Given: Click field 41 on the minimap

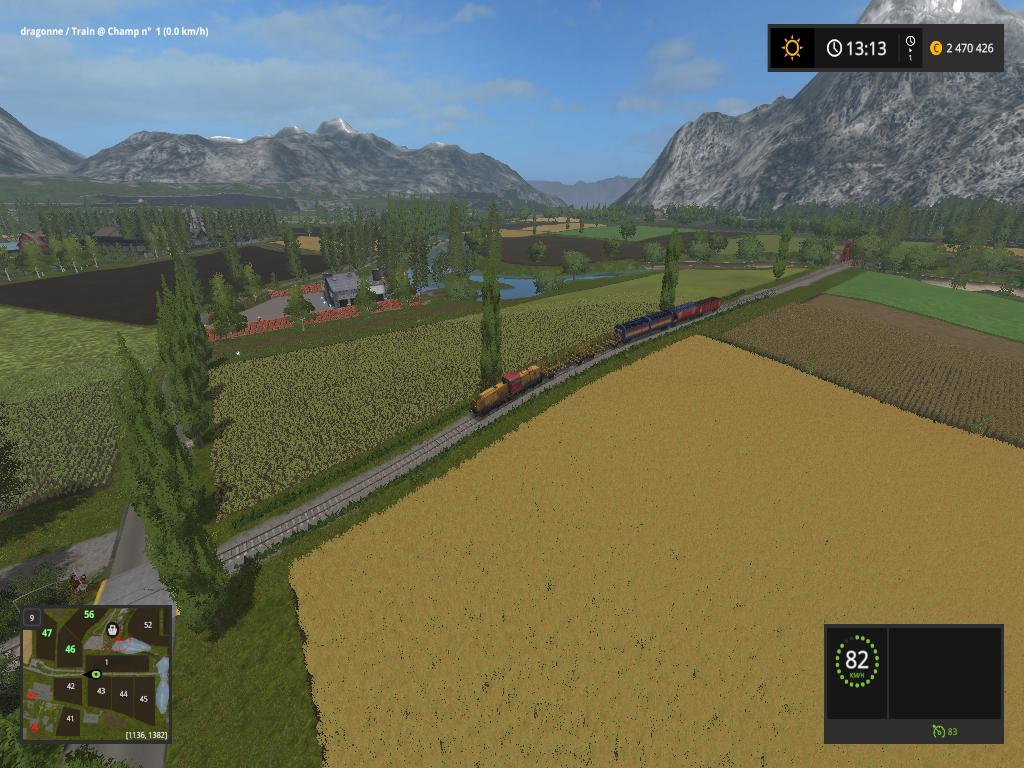Looking at the screenshot, I should pos(70,718).
